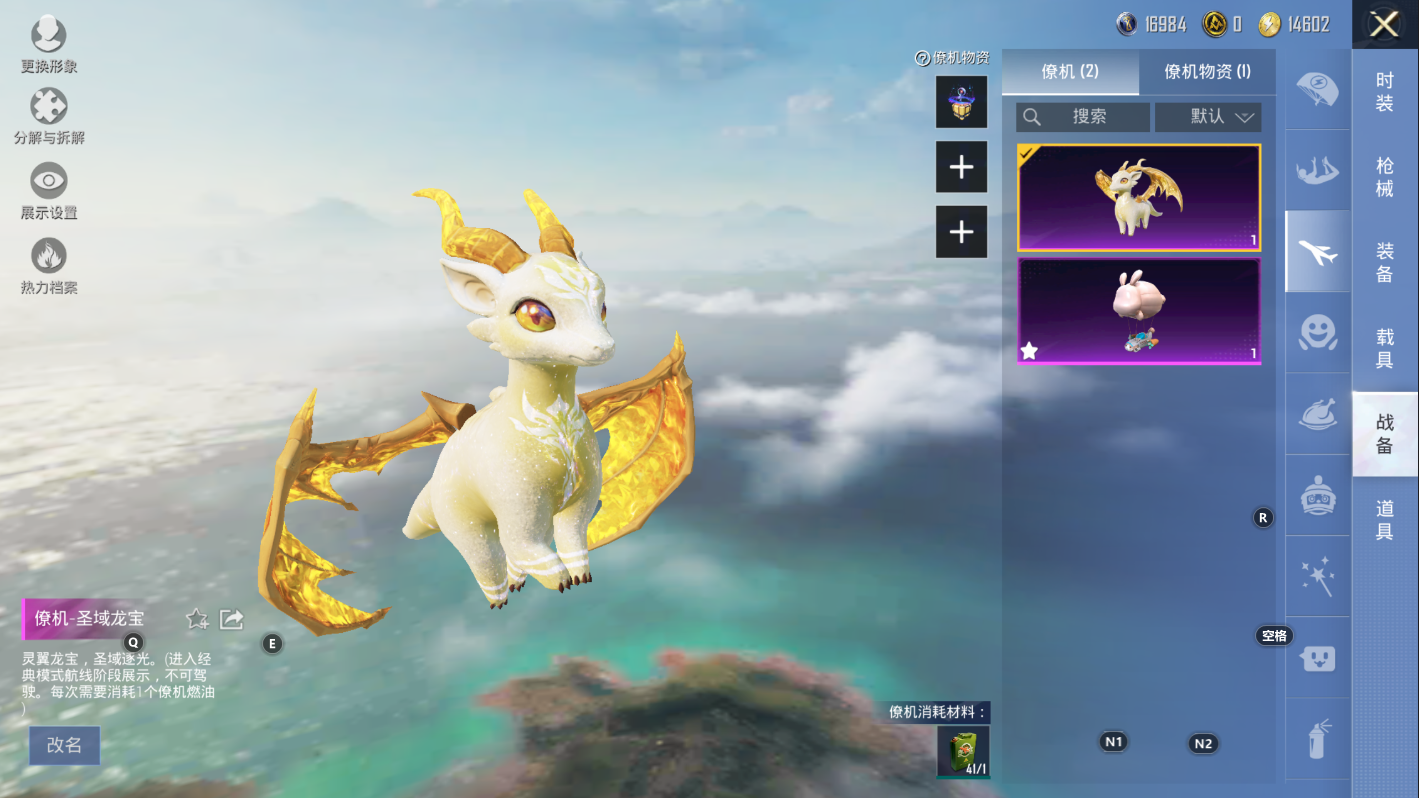The image size is (1419, 798).
Task: Switch to the 僚机物资 (1) tab
Action: [x=1207, y=72]
